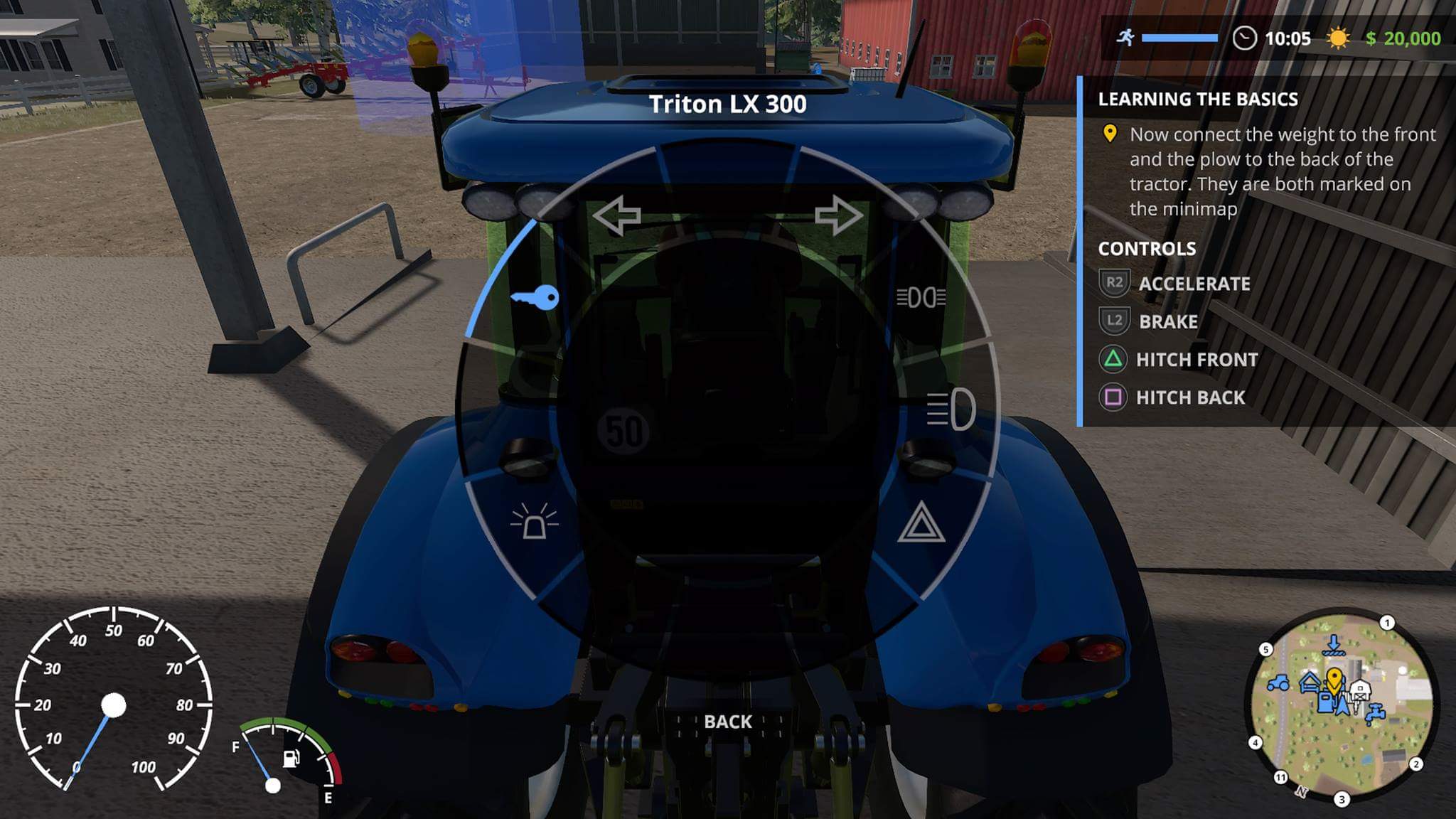
Task: Switch on the headlight icon
Action: pyautogui.click(x=951, y=409)
